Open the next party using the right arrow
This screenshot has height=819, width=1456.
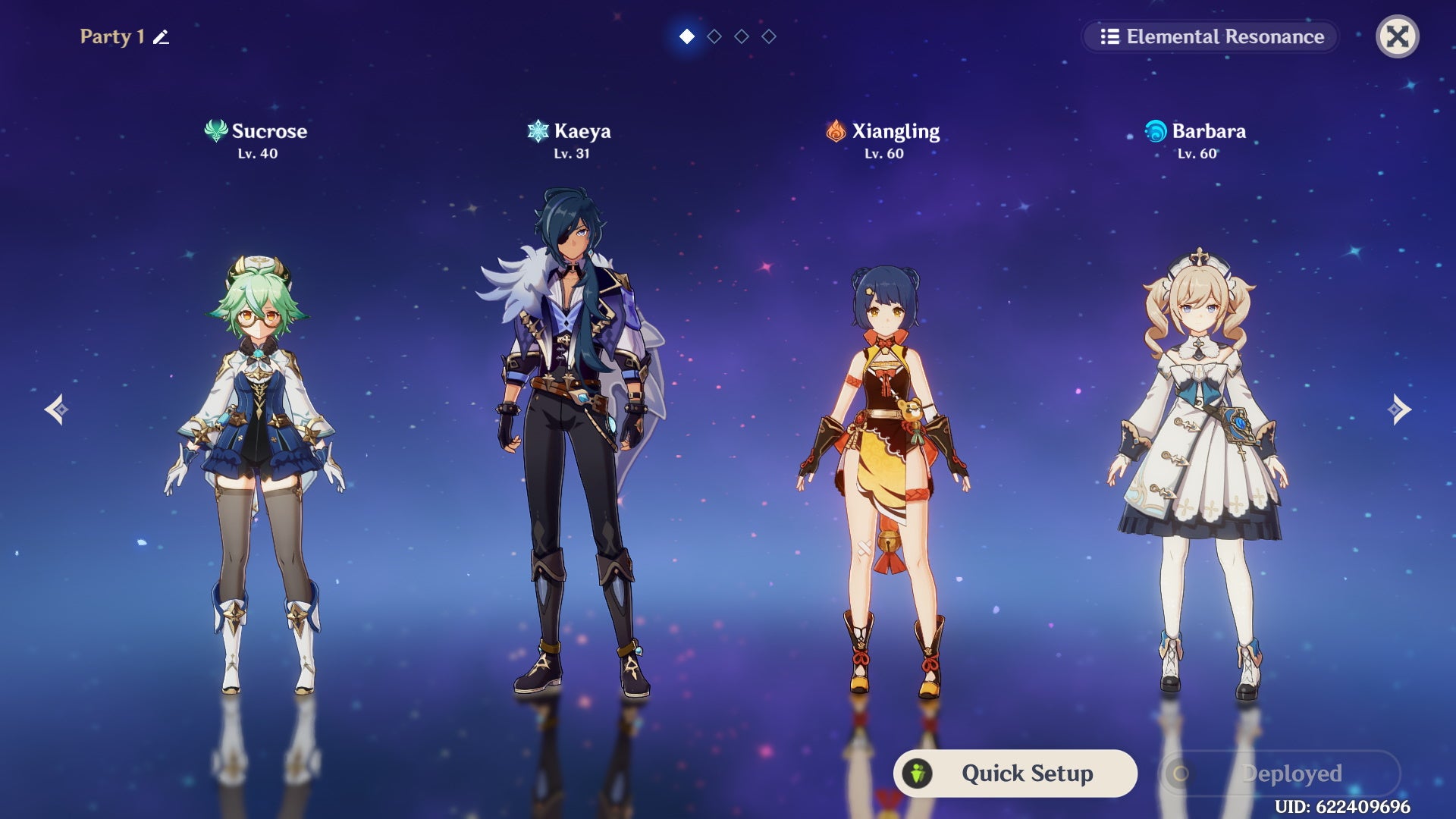tap(1398, 409)
